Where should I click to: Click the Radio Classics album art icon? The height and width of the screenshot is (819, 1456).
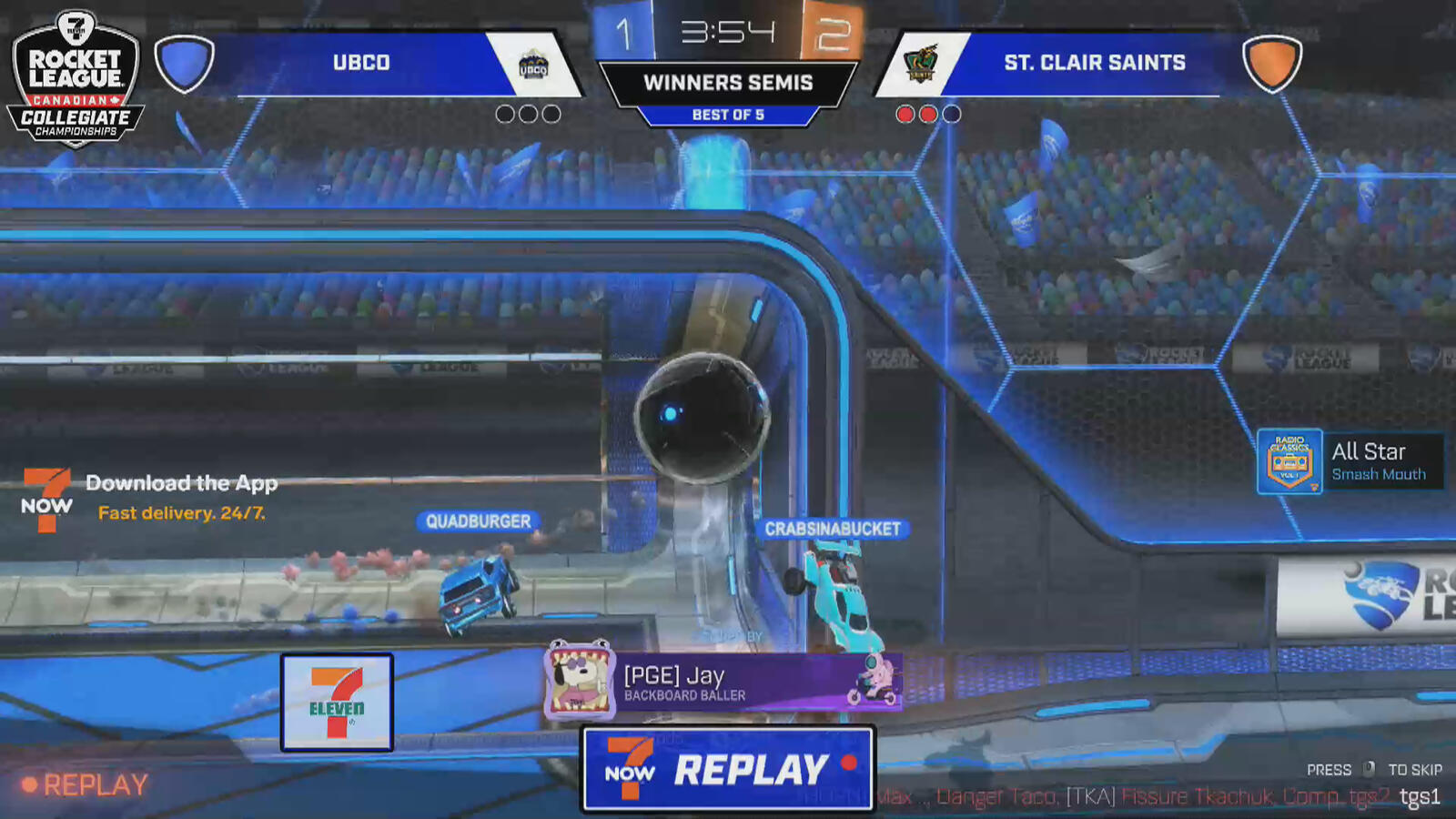point(1290,460)
